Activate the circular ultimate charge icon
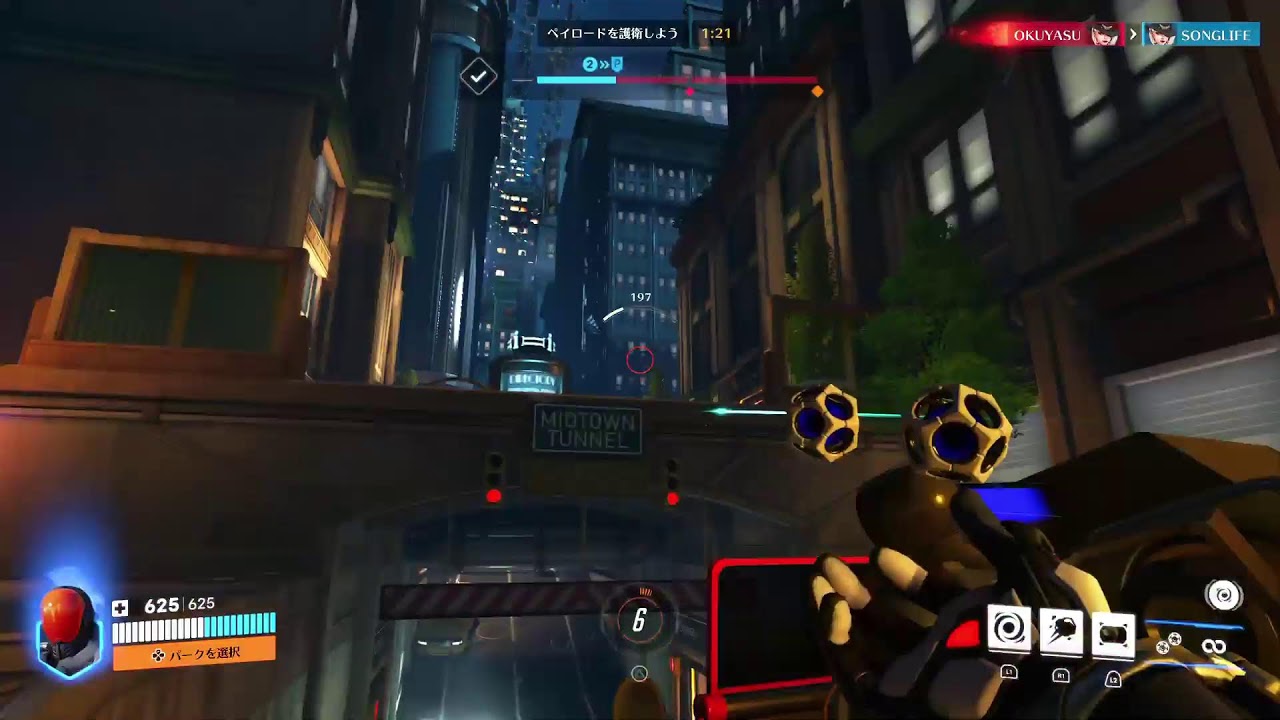 1222,596
